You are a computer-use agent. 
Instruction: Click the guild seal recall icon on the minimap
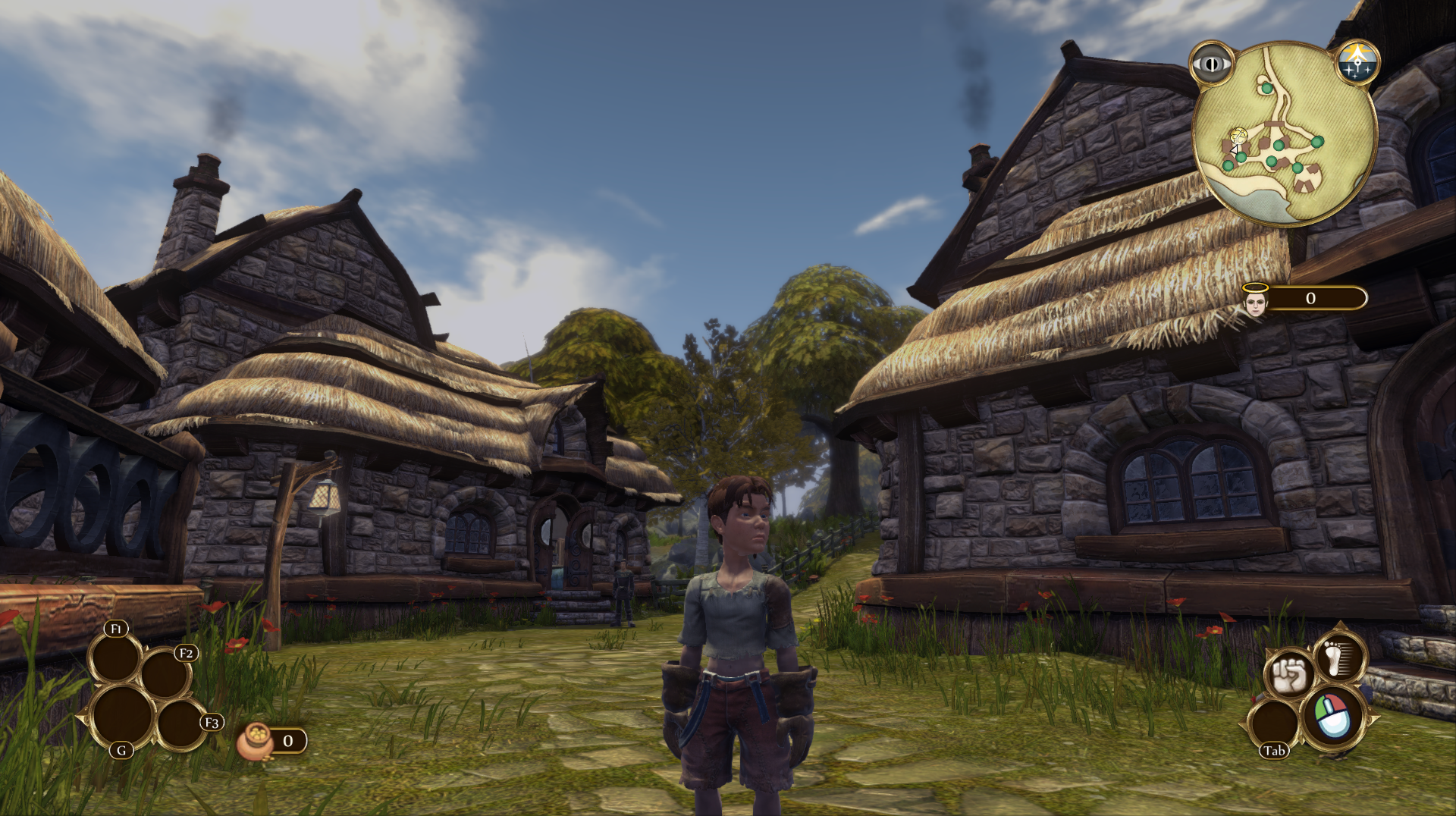1357,61
